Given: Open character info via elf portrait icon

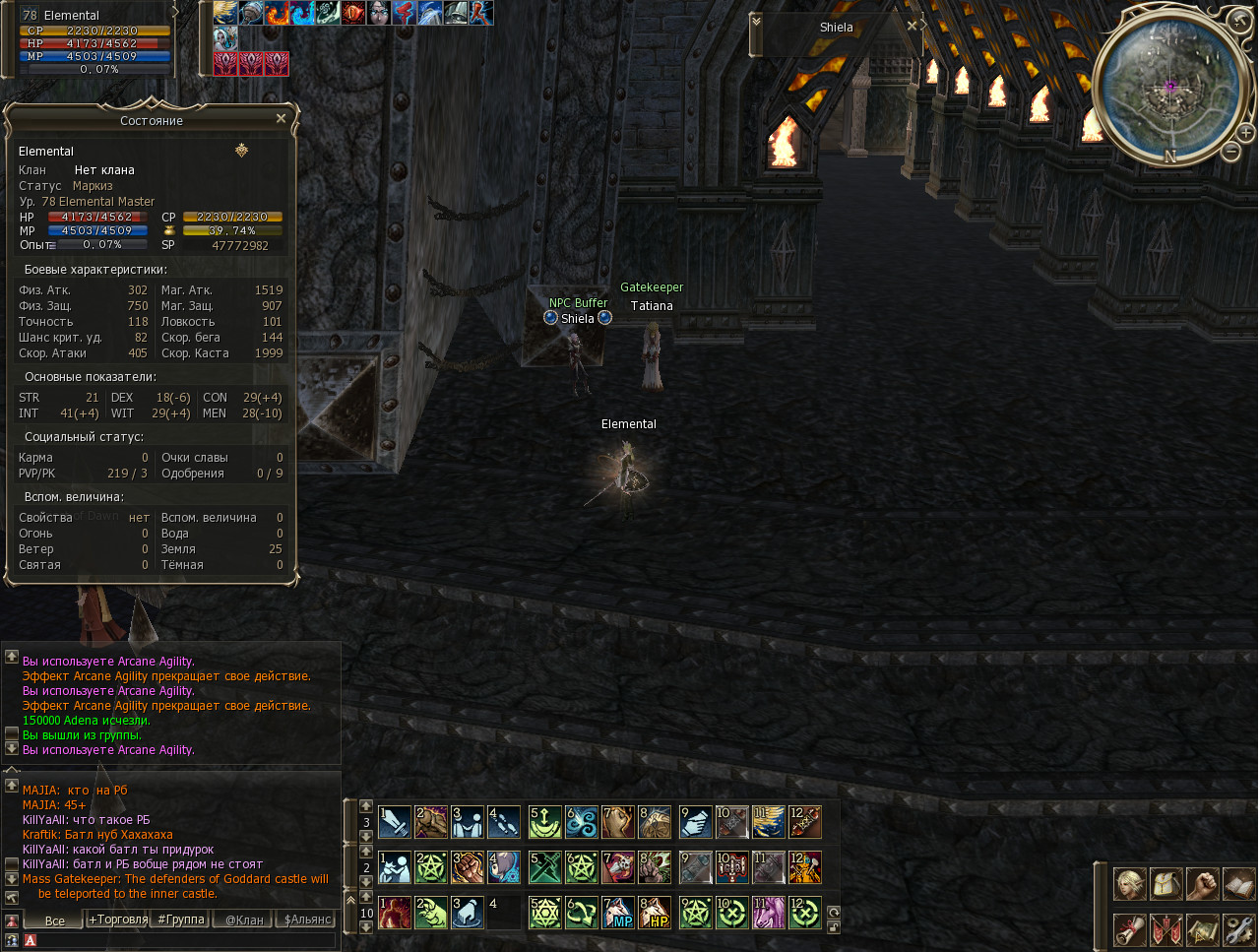Looking at the screenshot, I should (1129, 884).
